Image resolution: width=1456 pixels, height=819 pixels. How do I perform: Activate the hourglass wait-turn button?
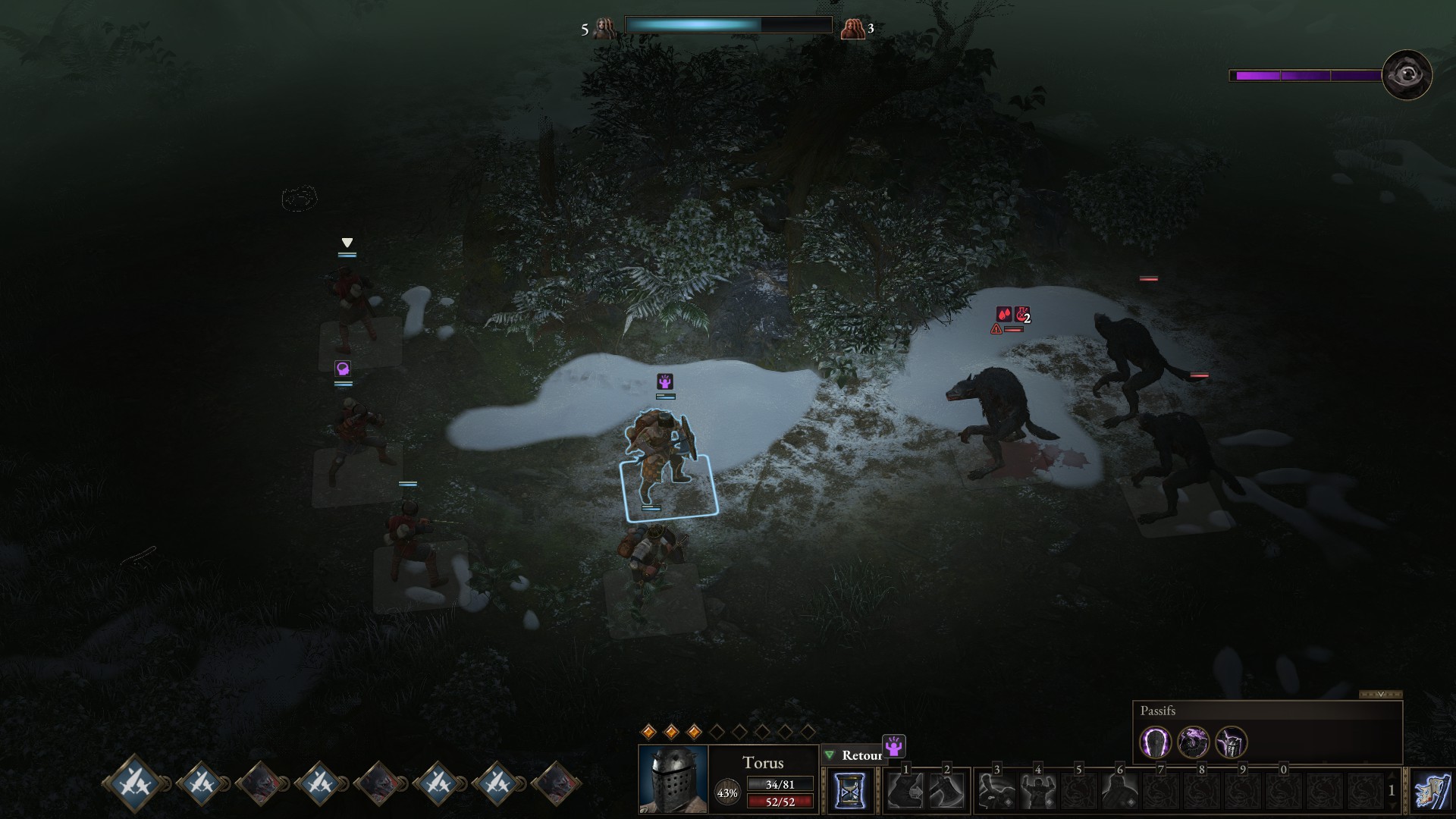click(849, 790)
